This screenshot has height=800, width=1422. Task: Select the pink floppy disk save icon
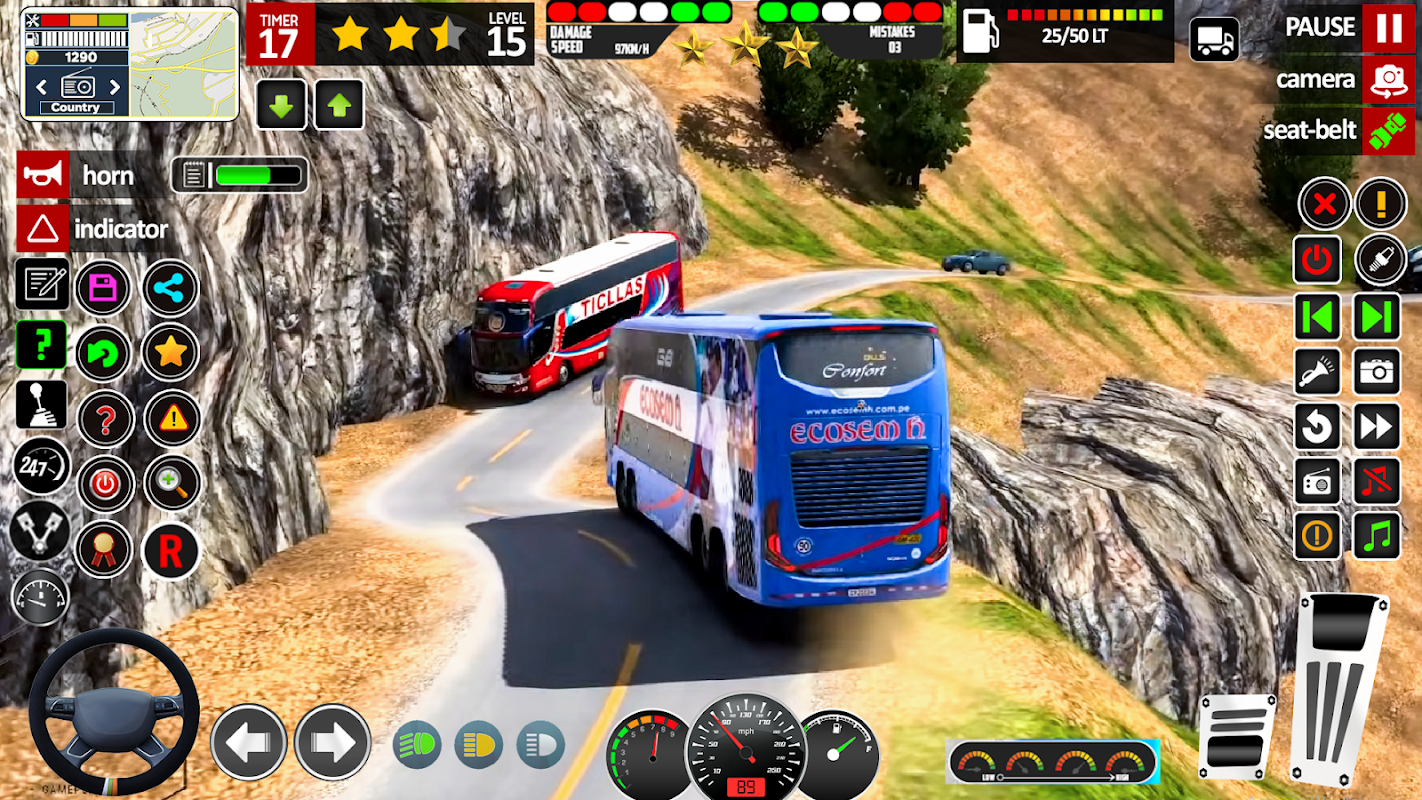(103, 289)
